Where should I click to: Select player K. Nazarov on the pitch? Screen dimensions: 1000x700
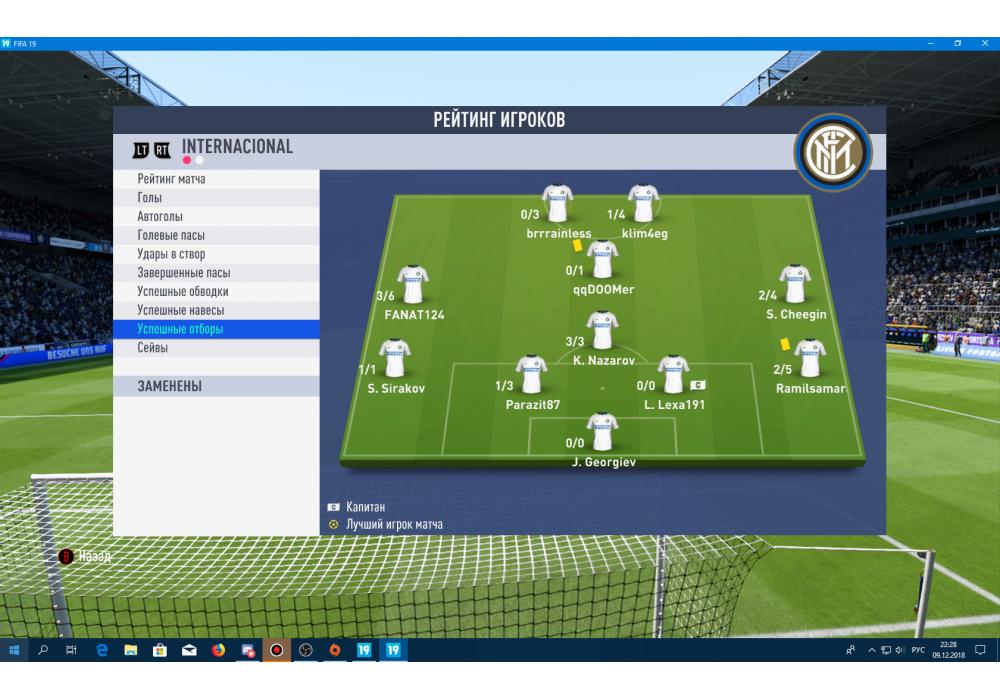pos(602,331)
